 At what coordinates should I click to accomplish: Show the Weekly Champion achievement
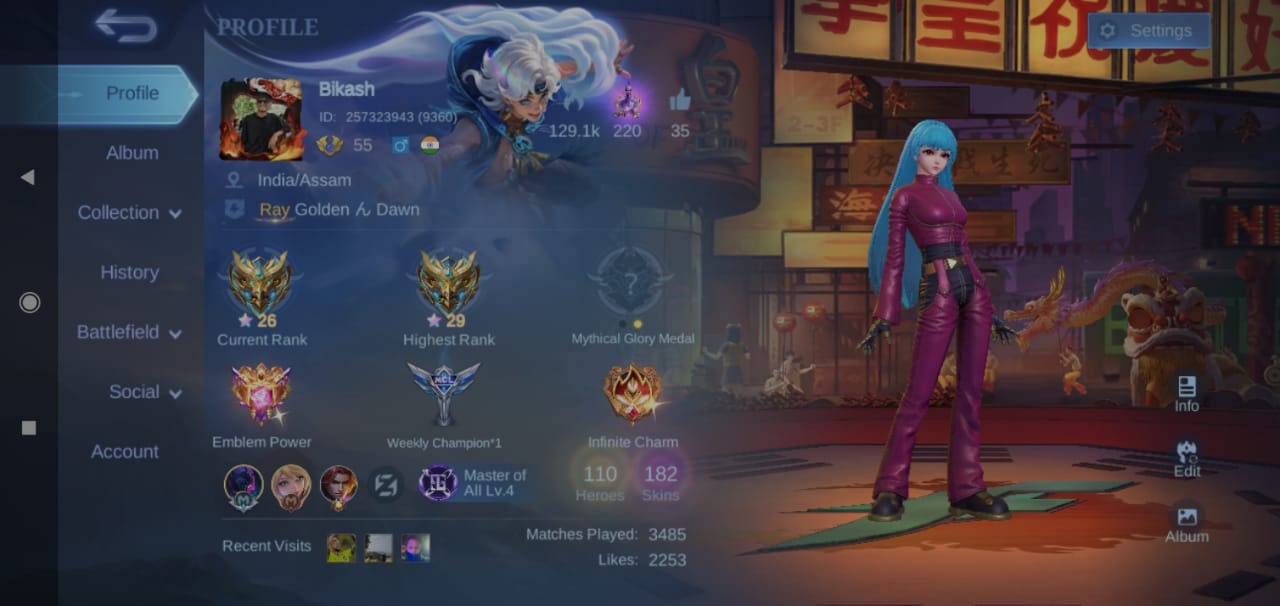[x=444, y=394]
